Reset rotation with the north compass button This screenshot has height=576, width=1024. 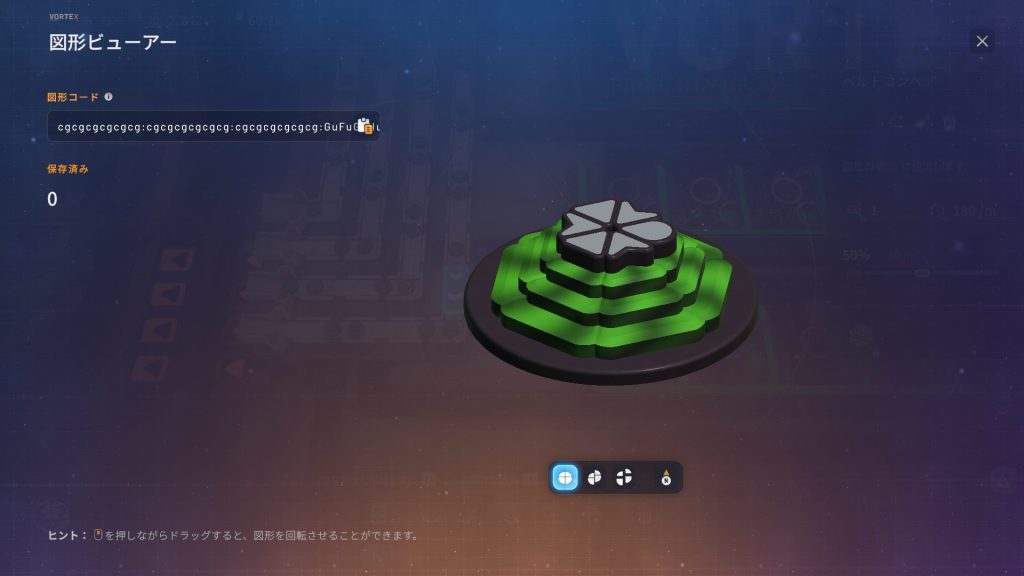(666, 478)
